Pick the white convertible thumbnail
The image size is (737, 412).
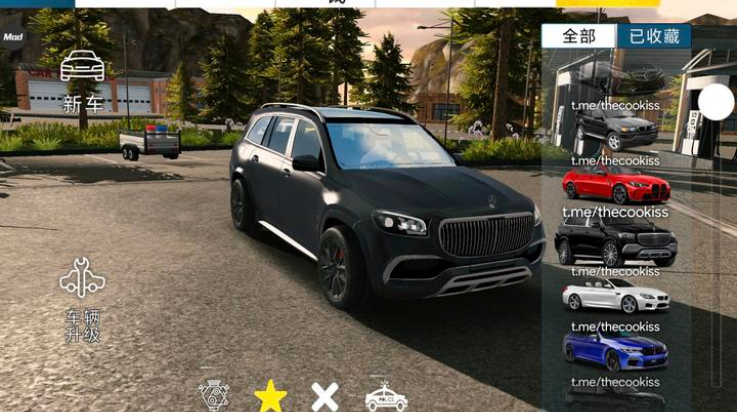pyautogui.click(x=615, y=297)
